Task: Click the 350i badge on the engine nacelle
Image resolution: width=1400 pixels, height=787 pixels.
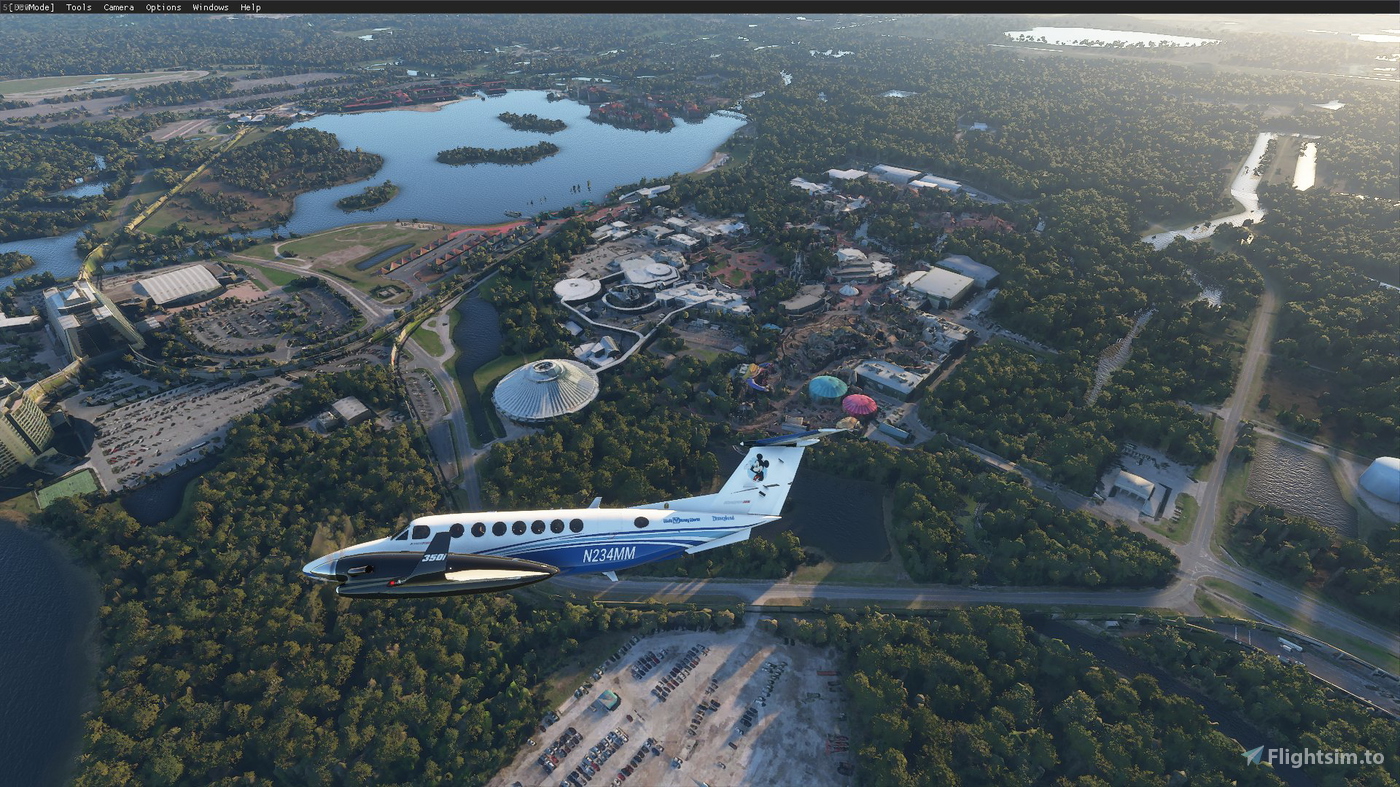Action: click(x=436, y=556)
